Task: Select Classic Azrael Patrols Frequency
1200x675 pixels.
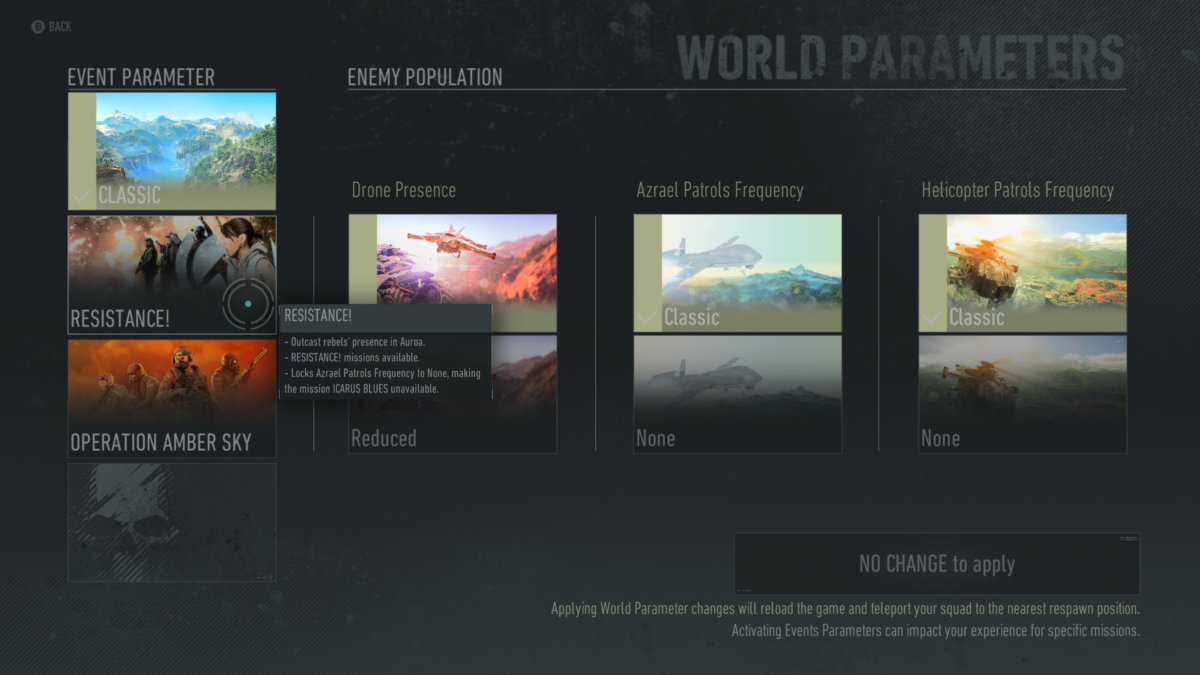Action: pos(738,273)
